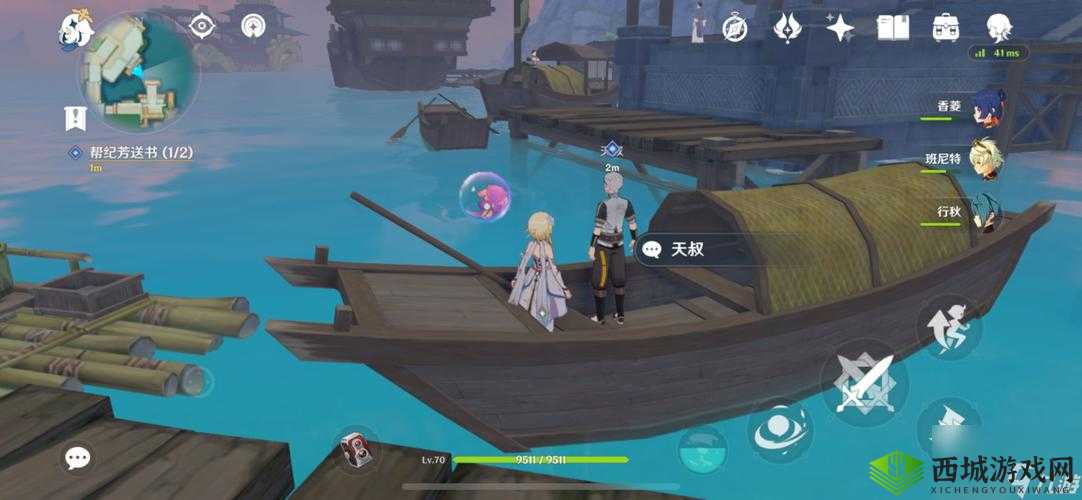Switch to party member 行秋

pyautogui.click(x=985, y=213)
